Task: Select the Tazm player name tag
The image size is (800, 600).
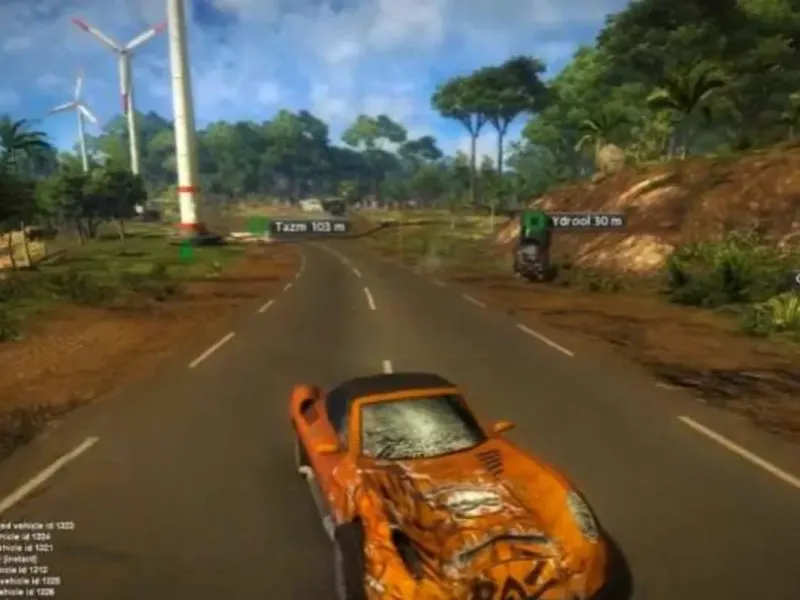Action: pos(309,227)
